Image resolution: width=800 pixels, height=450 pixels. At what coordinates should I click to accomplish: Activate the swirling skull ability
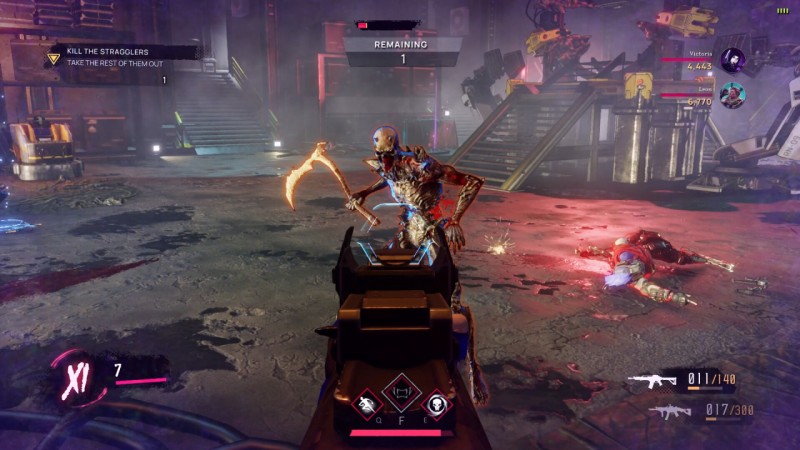[437, 402]
